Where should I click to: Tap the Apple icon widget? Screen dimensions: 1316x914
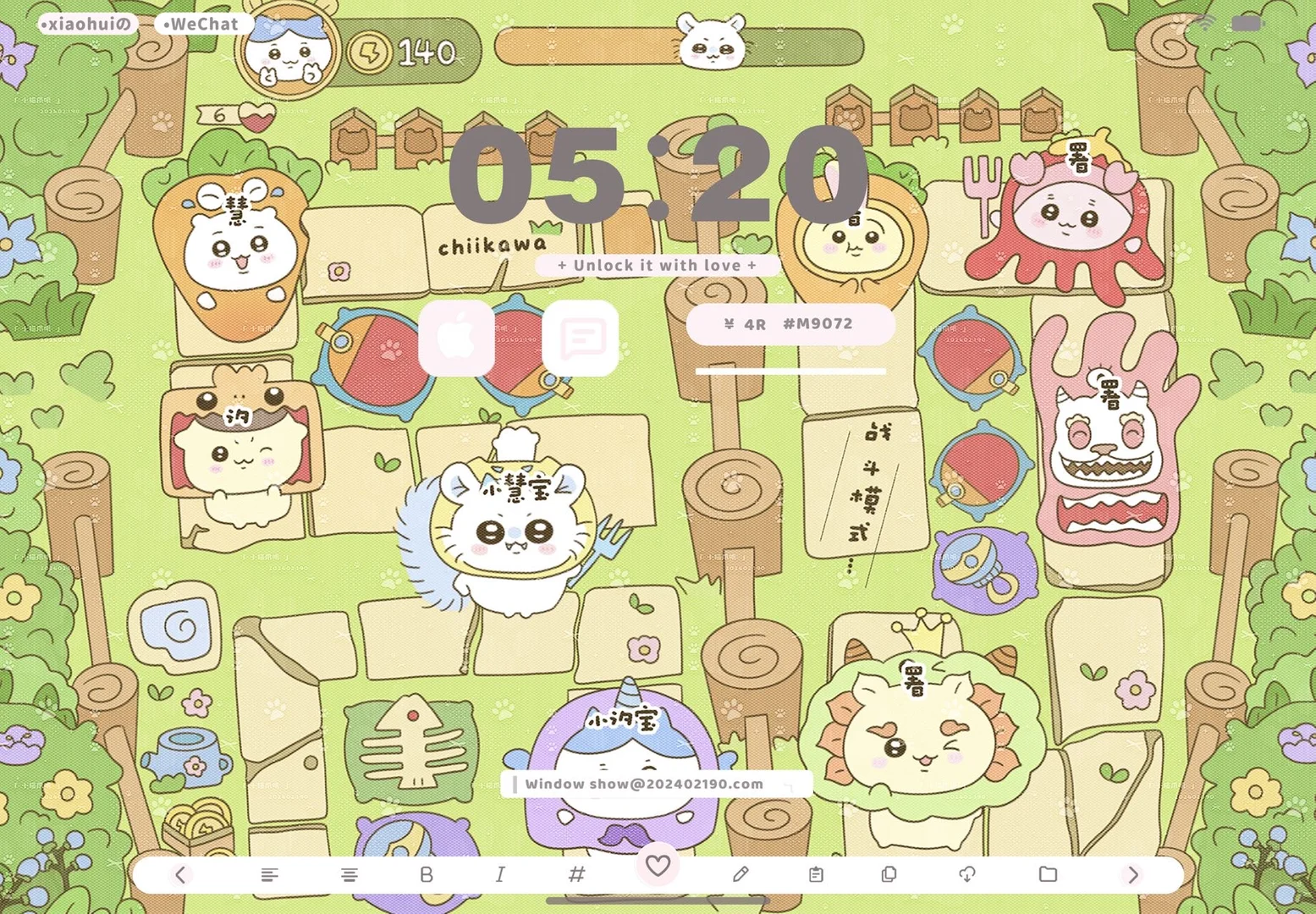(x=457, y=339)
